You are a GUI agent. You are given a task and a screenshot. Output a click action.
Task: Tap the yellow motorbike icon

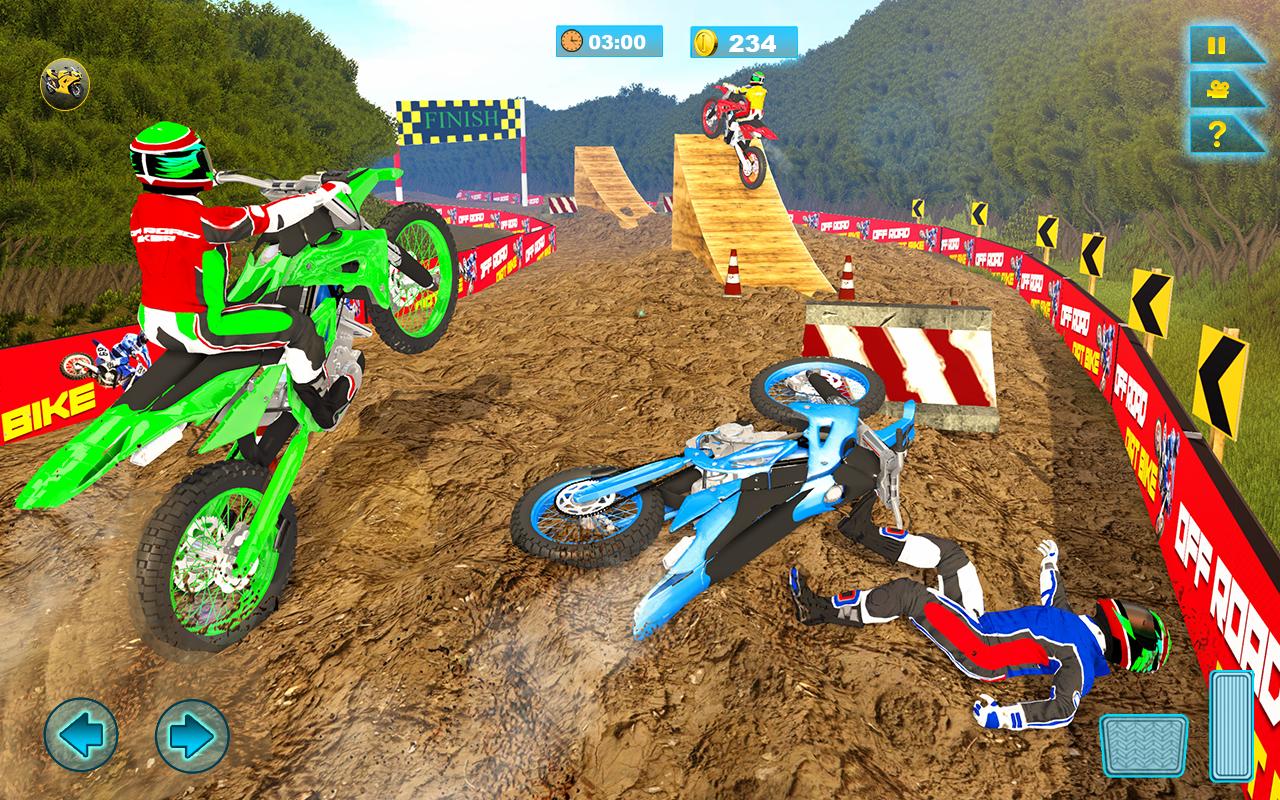click(x=64, y=84)
